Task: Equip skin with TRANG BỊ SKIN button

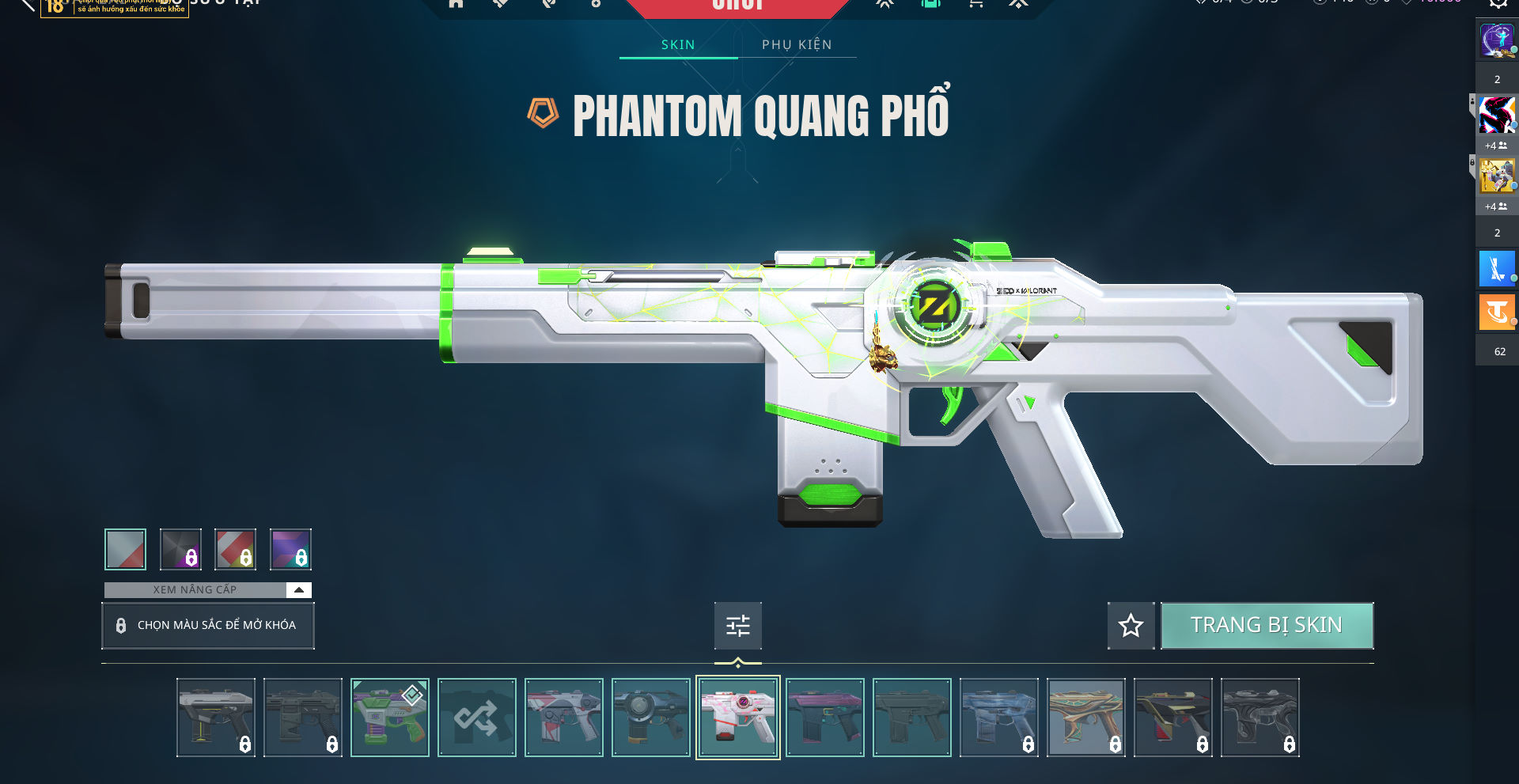Action: tap(1267, 625)
